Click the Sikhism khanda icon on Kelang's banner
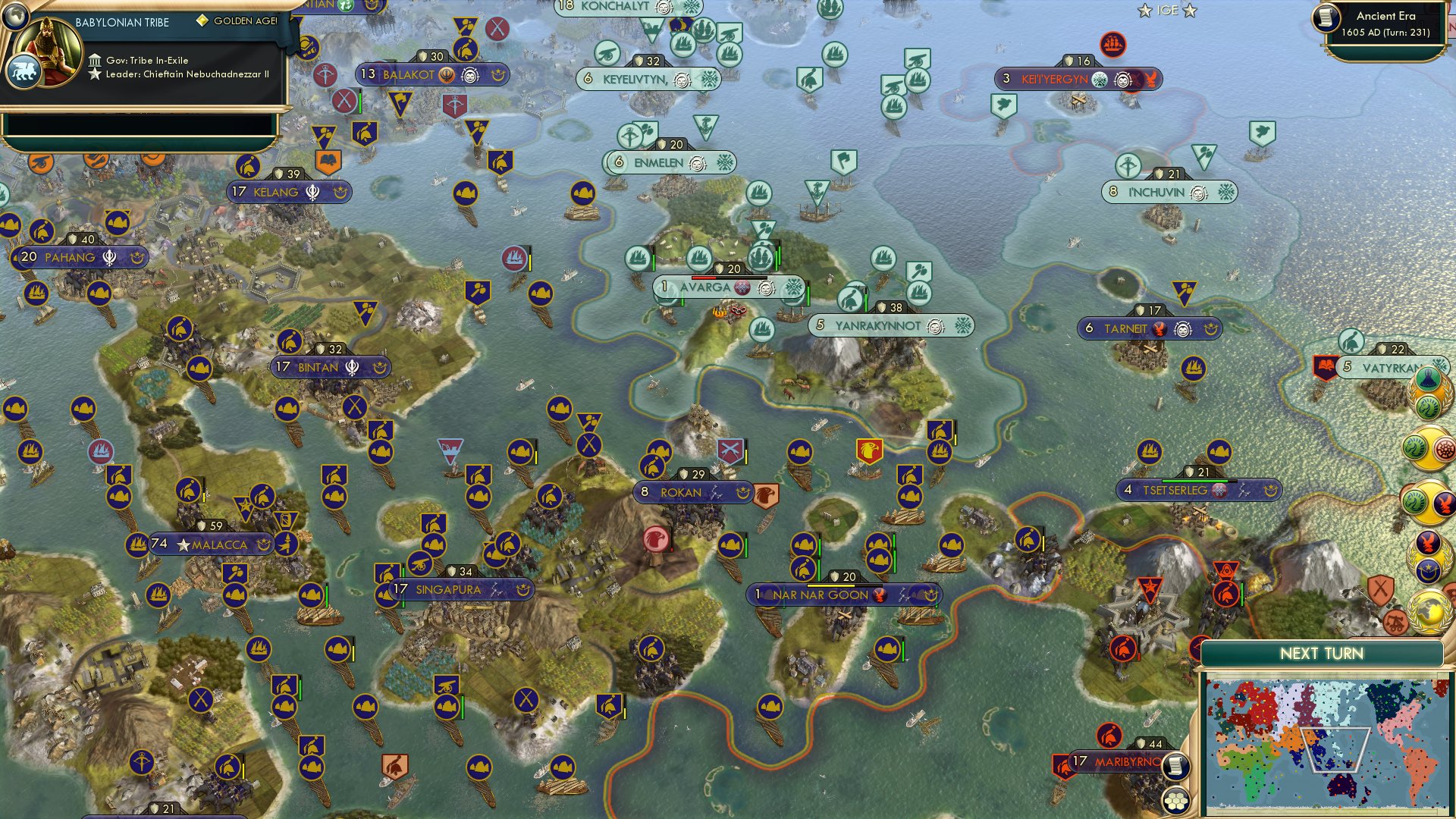This screenshot has height=819, width=1456. pyautogui.click(x=312, y=193)
